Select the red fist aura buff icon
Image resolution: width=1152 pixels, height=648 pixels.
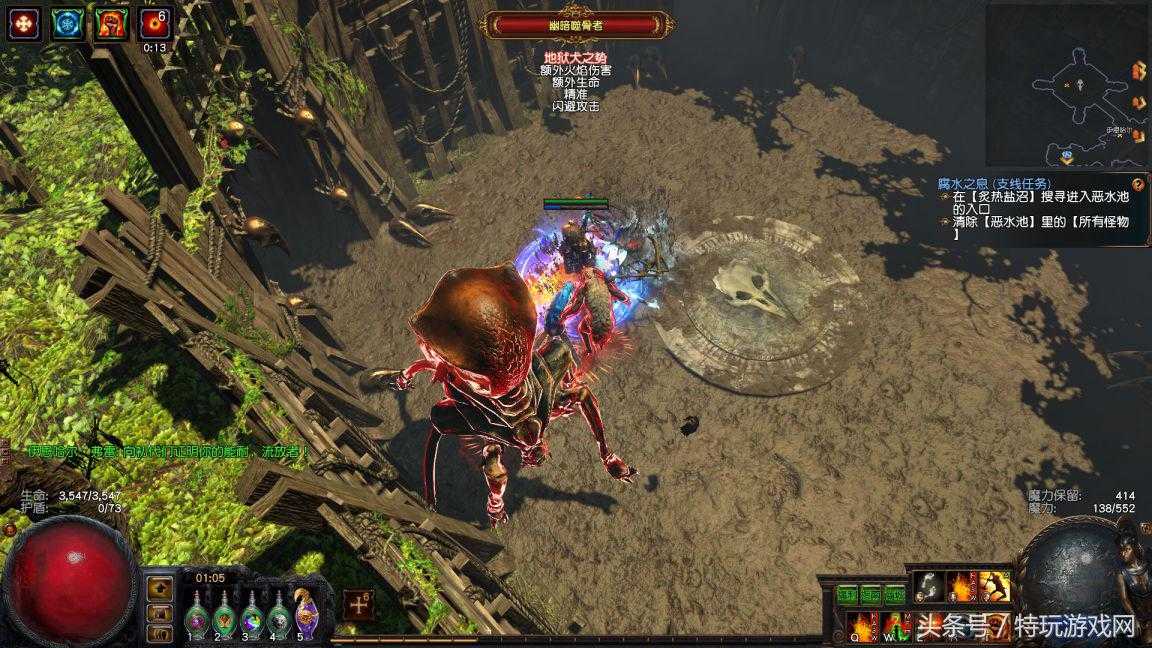pos(111,23)
